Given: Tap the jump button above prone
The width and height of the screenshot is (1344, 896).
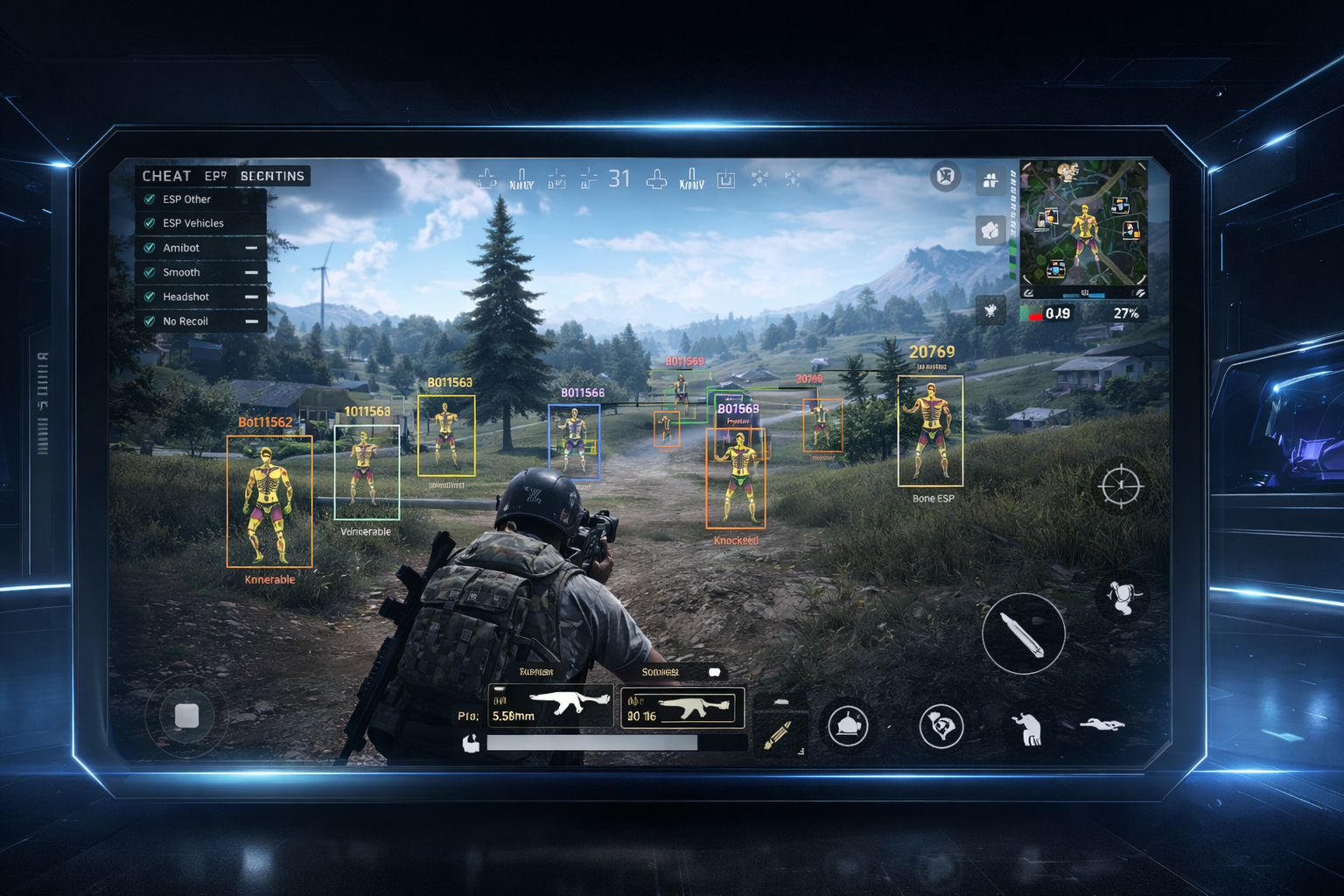Looking at the screenshot, I should click(x=1121, y=598).
